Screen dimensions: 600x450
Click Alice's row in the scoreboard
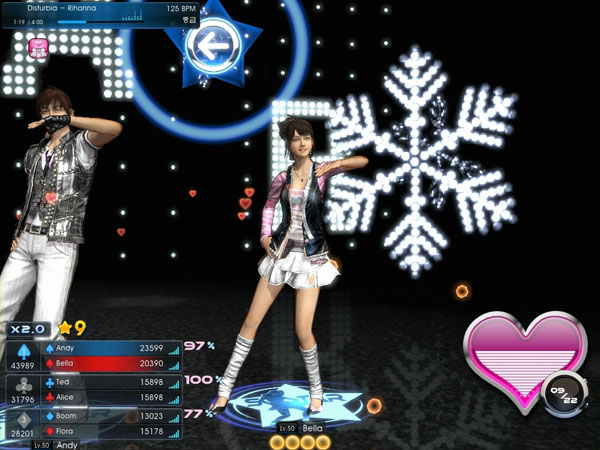coord(112,397)
